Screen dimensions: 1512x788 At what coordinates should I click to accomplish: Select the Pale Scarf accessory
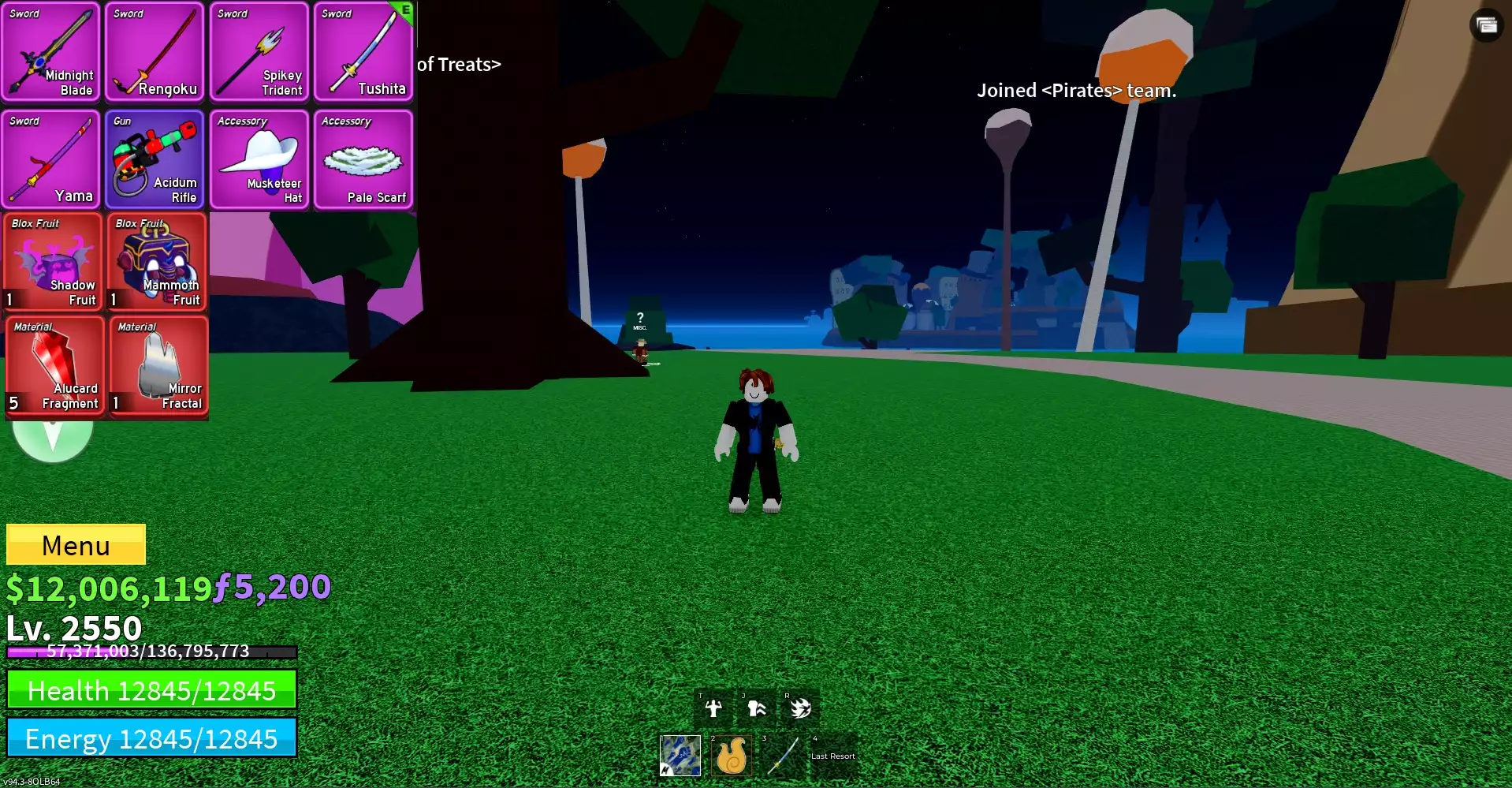click(x=363, y=159)
